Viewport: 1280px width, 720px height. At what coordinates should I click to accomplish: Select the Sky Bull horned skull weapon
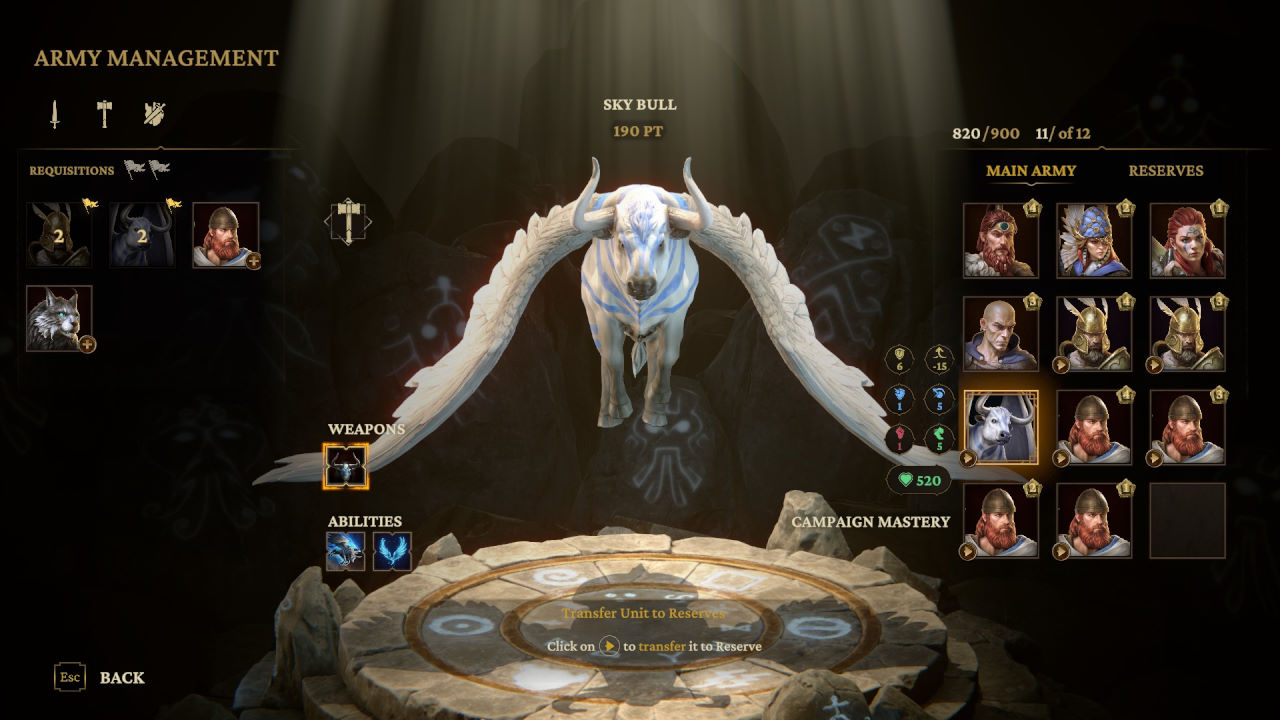(346, 467)
